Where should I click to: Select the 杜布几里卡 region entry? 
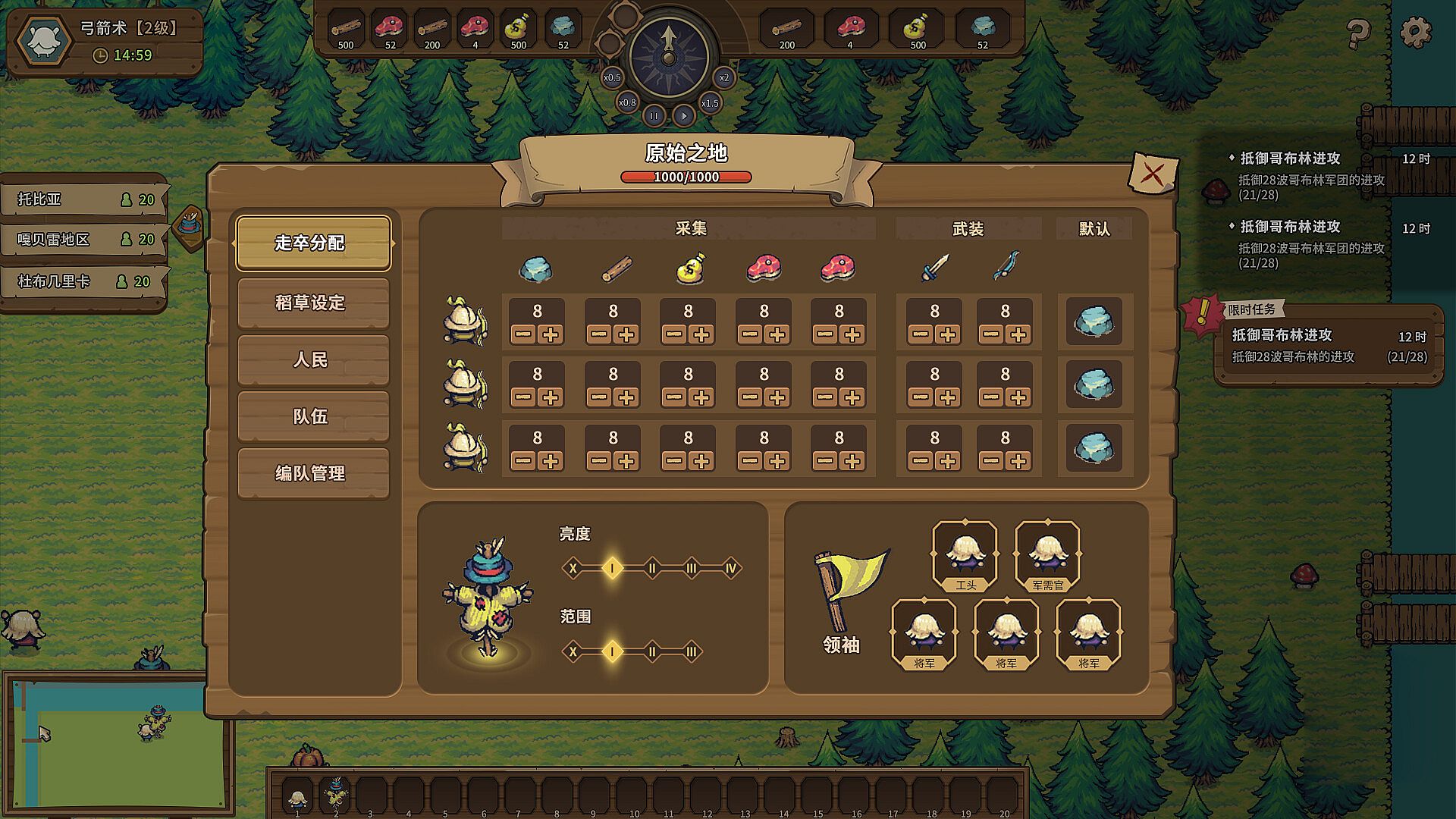pyautogui.click(x=83, y=281)
